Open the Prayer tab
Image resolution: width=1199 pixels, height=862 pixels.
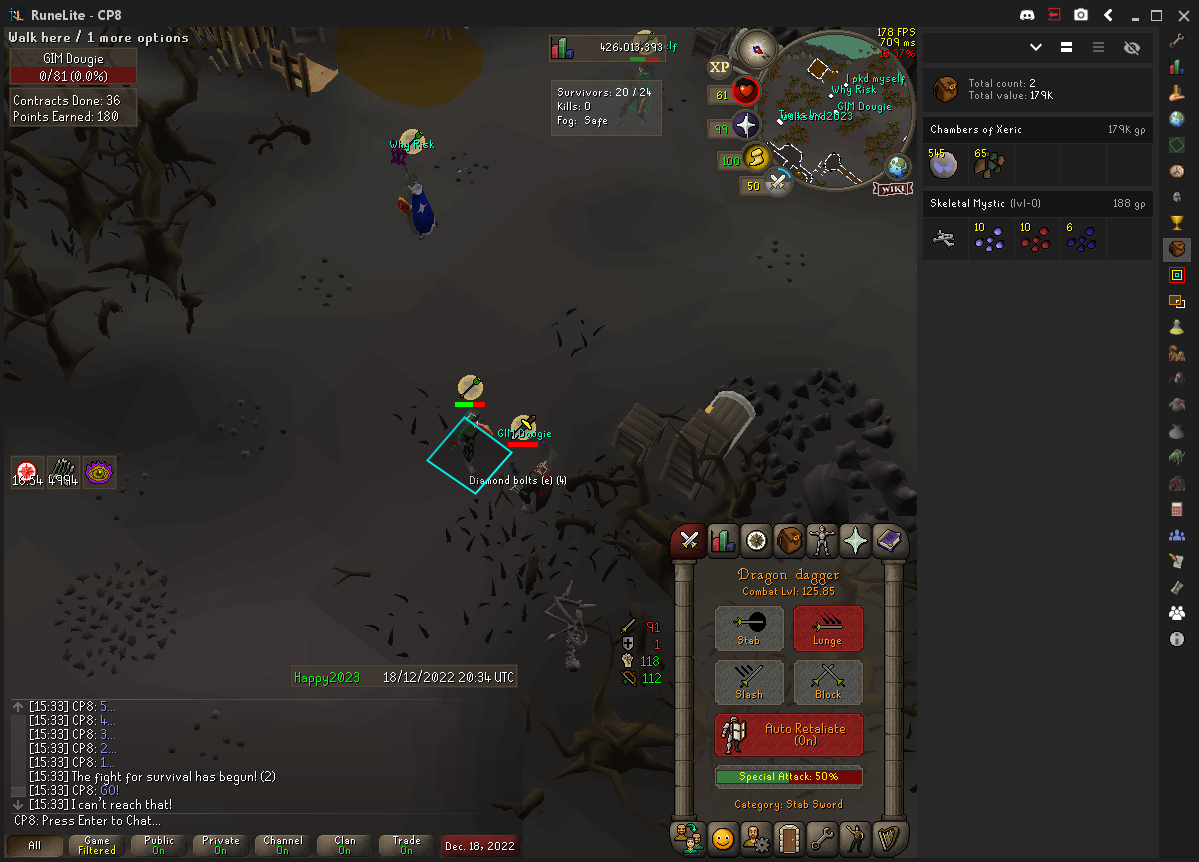tap(856, 541)
